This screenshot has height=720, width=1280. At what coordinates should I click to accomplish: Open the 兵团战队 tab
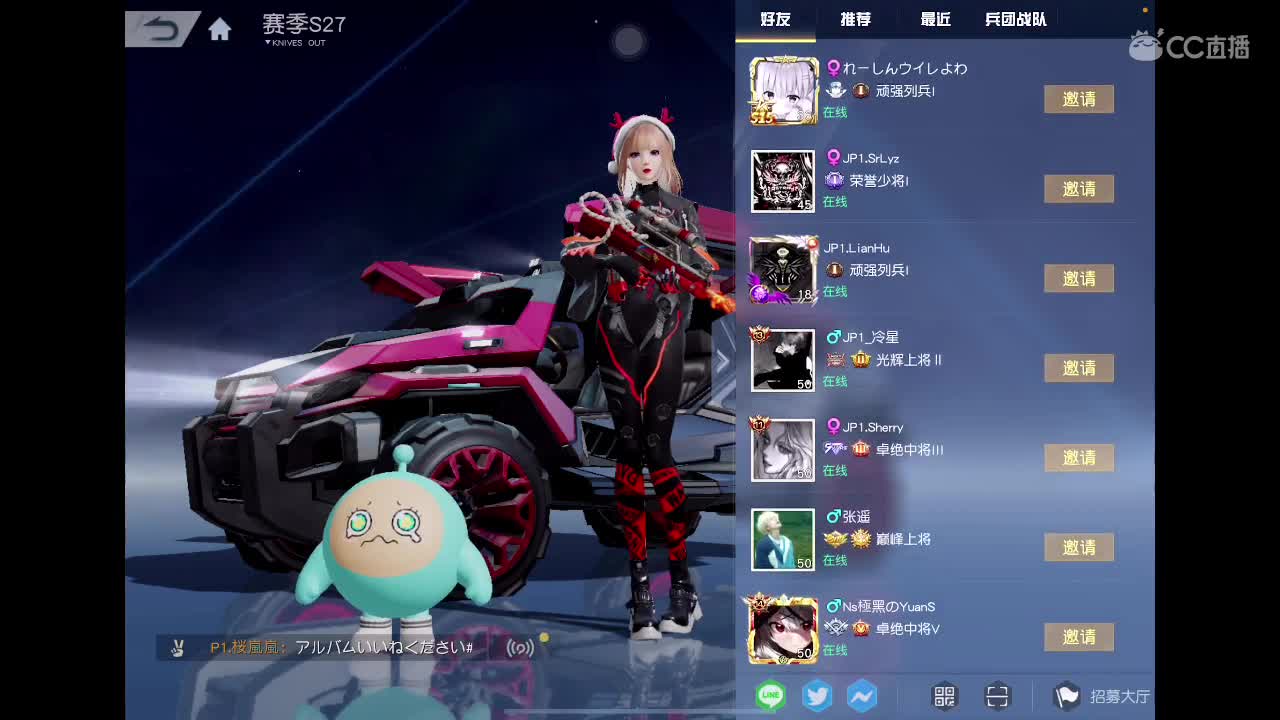click(1013, 19)
